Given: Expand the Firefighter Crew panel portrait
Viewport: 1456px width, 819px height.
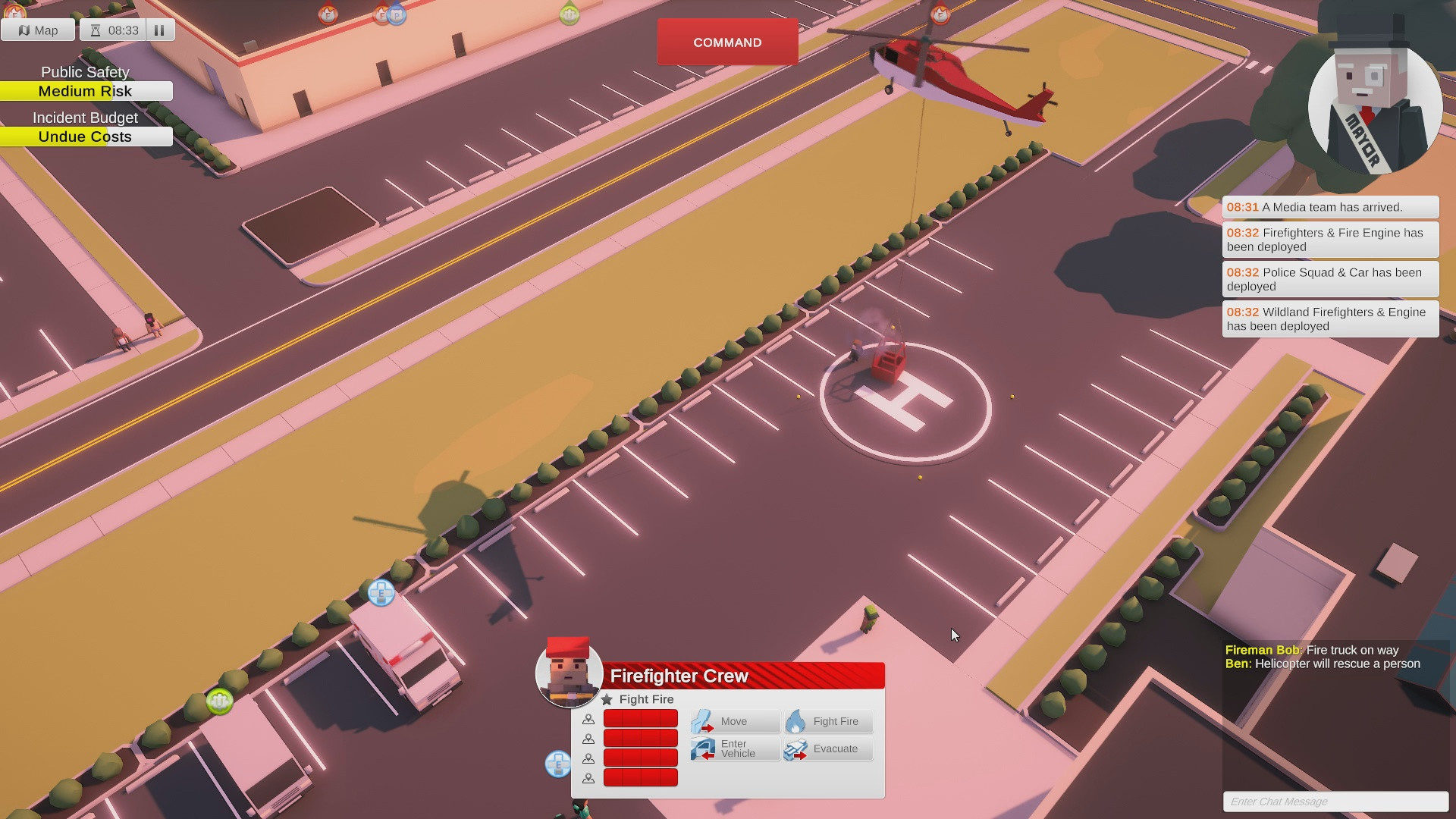Looking at the screenshot, I should pos(570,673).
